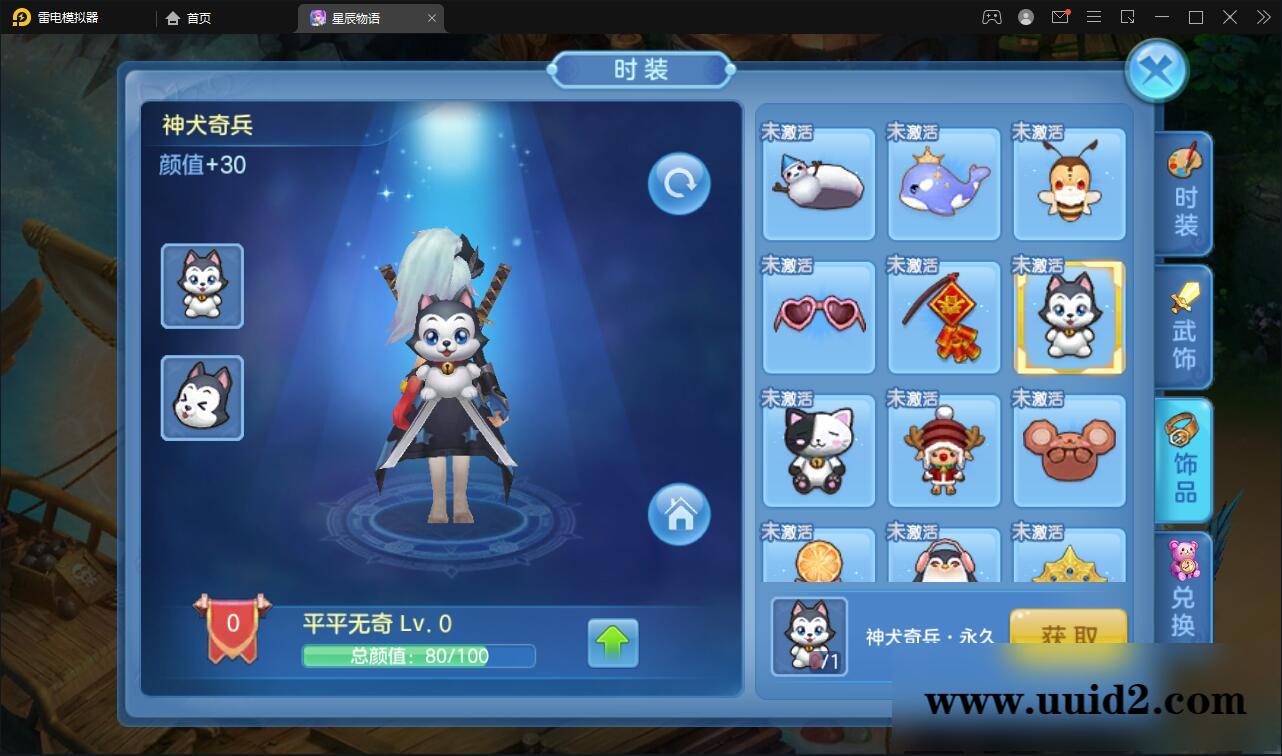Select the 饰品 accessories tab
Image resolution: width=1282 pixels, height=756 pixels.
[1184, 460]
